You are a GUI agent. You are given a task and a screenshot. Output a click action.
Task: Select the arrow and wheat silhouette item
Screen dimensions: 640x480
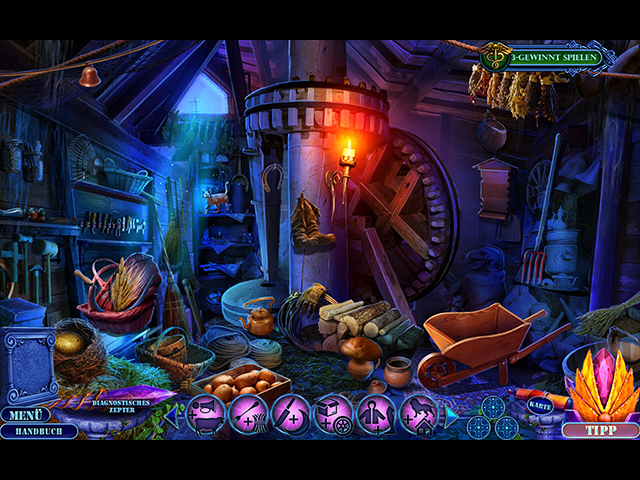tap(248, 414)
